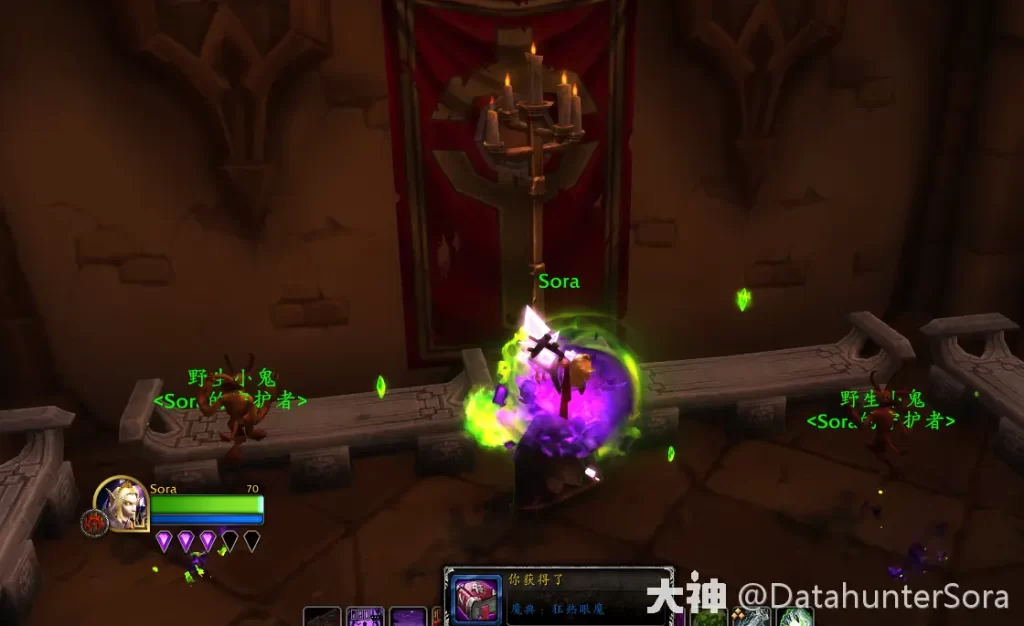Click Sora's player portrait
Screen dimensions: 1024x626
pos(124,502)
